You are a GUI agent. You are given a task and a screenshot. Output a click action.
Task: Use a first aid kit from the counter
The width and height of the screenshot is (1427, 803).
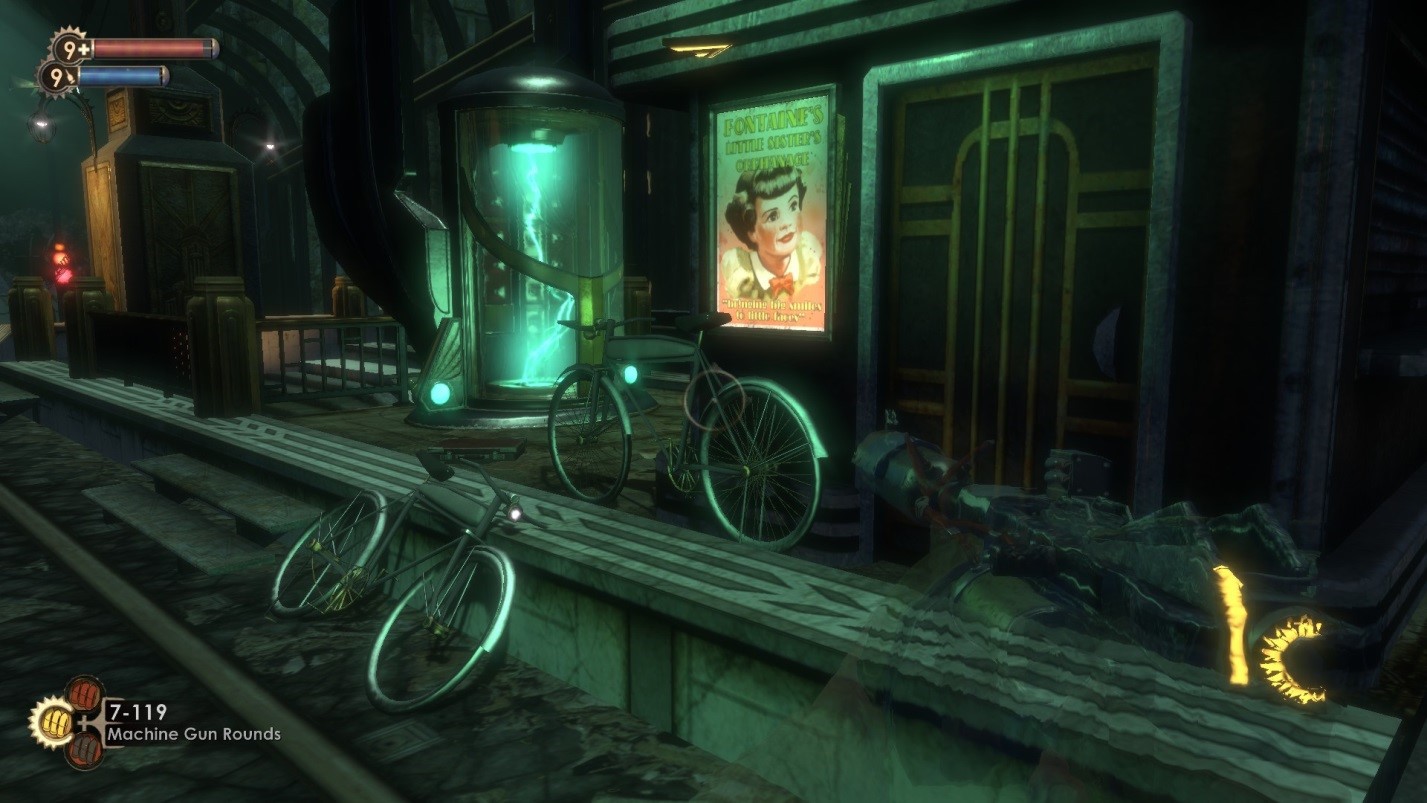point(67,46)
